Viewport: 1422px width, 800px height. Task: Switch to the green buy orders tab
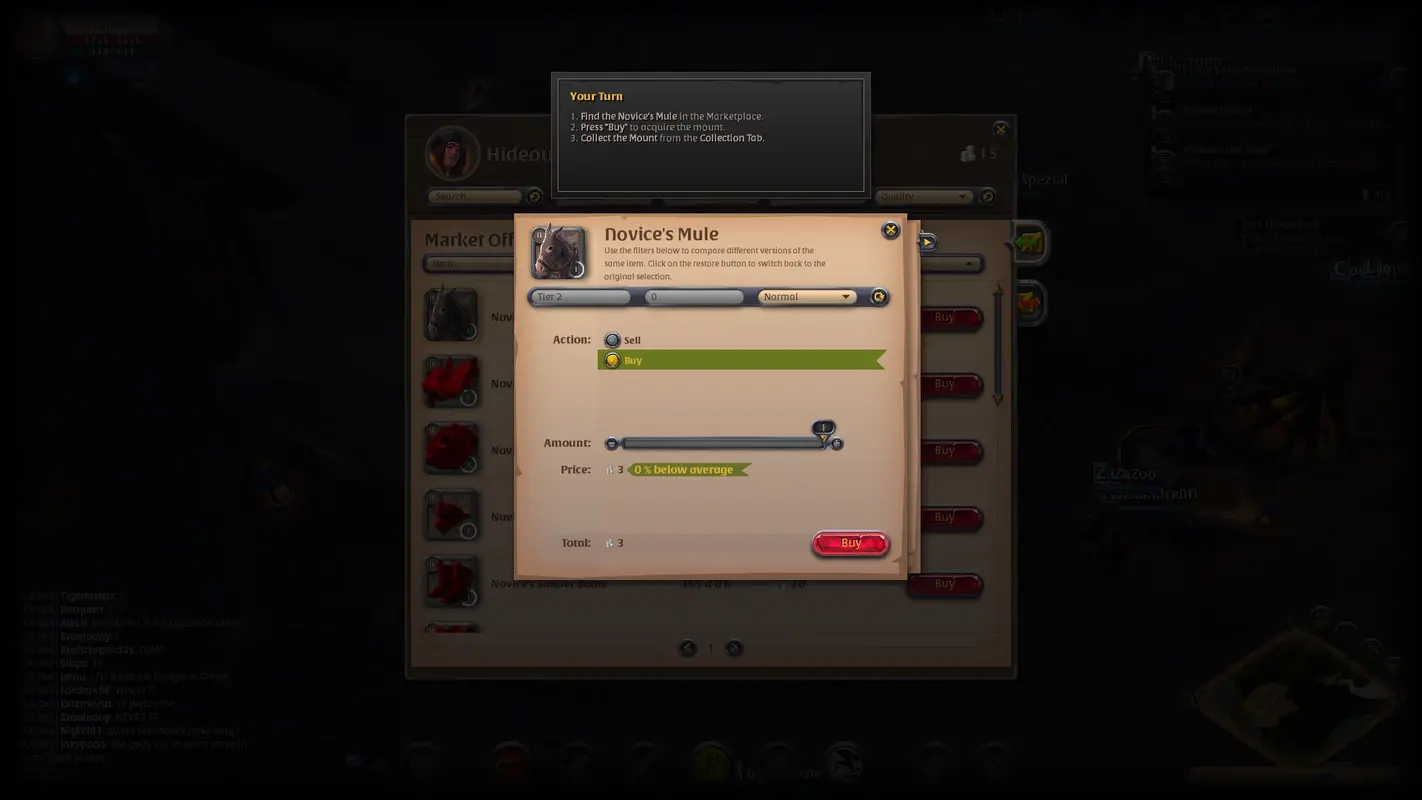click(x=1027, y=242)
